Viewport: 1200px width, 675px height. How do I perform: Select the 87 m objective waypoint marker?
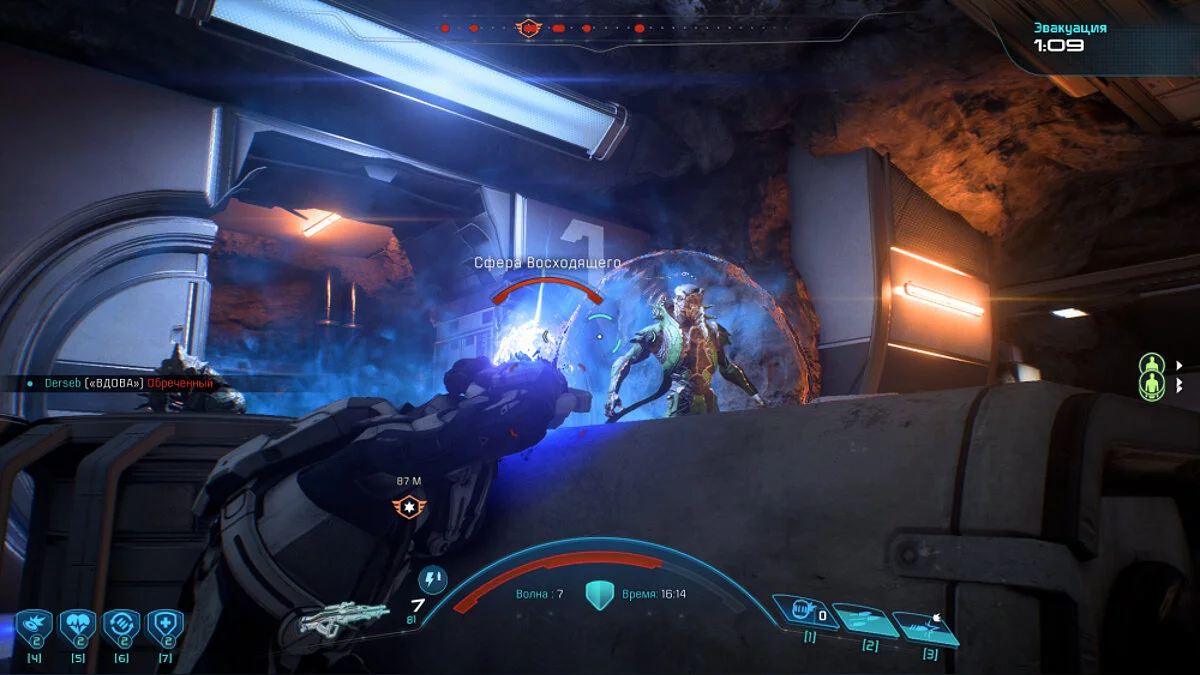click(x=409, y=505)
